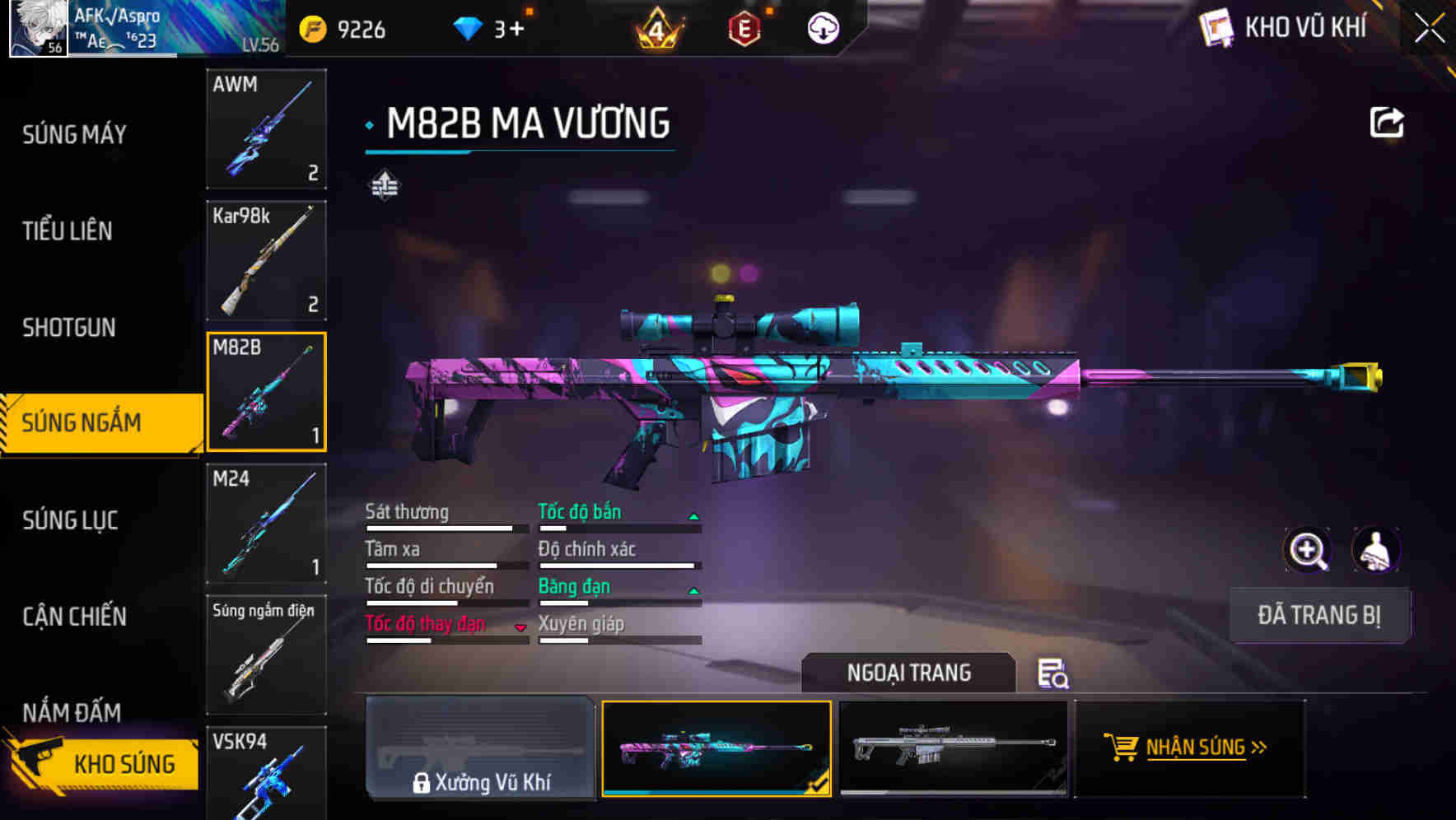Open the locked Xưởng Vũ Khí panel
1456x820 pixels.
click(480, 751)
